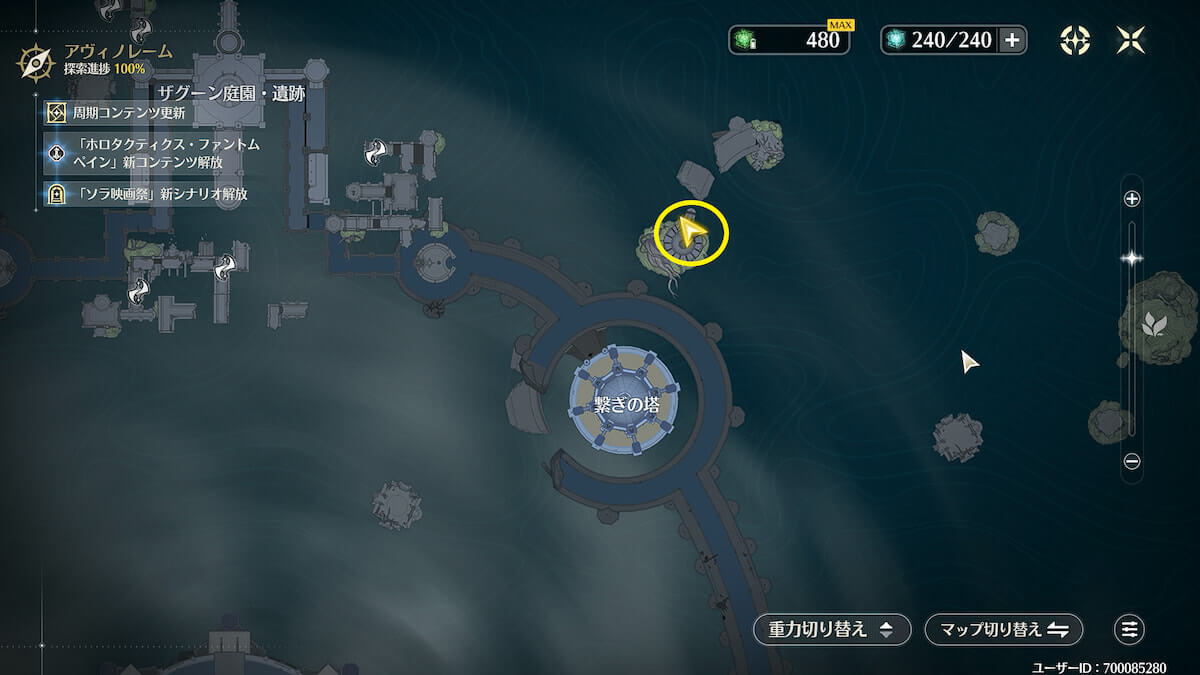Open the ソラ映画祭 new scenario notice
Screen dimensions: 1200x675
point(150,193)
